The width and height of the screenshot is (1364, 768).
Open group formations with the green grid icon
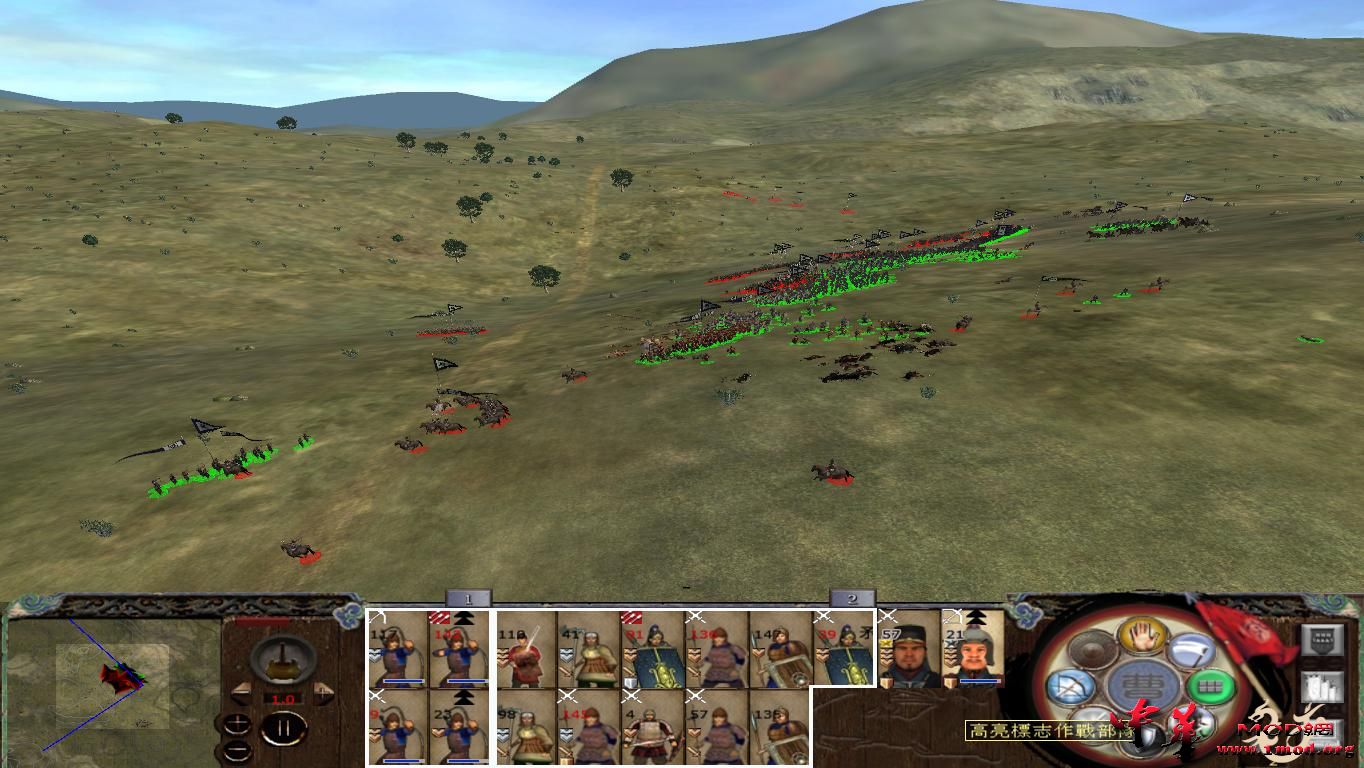click(1209, 686)
